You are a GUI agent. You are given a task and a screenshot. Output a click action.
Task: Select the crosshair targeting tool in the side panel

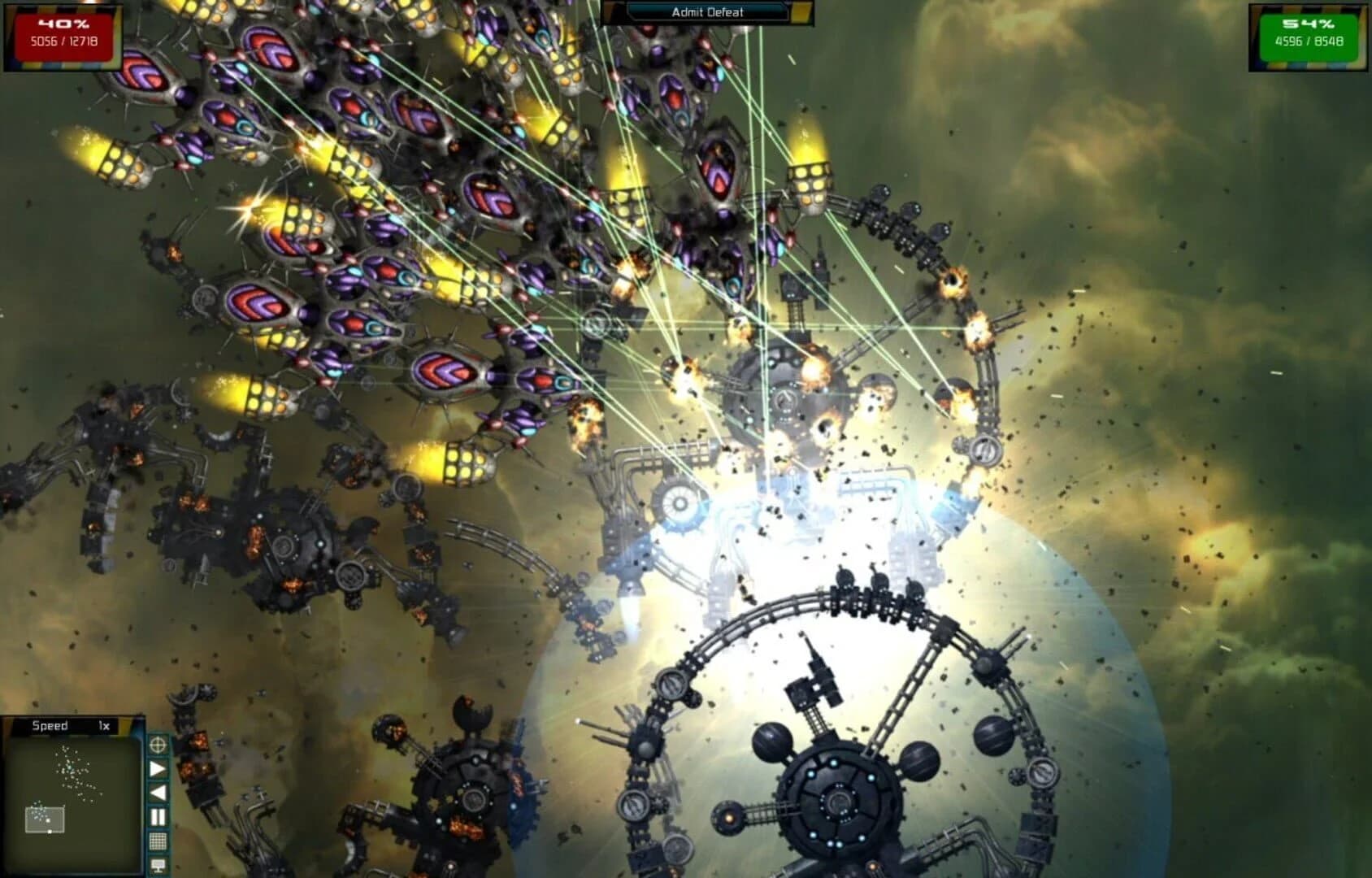[x=157, y=745]
